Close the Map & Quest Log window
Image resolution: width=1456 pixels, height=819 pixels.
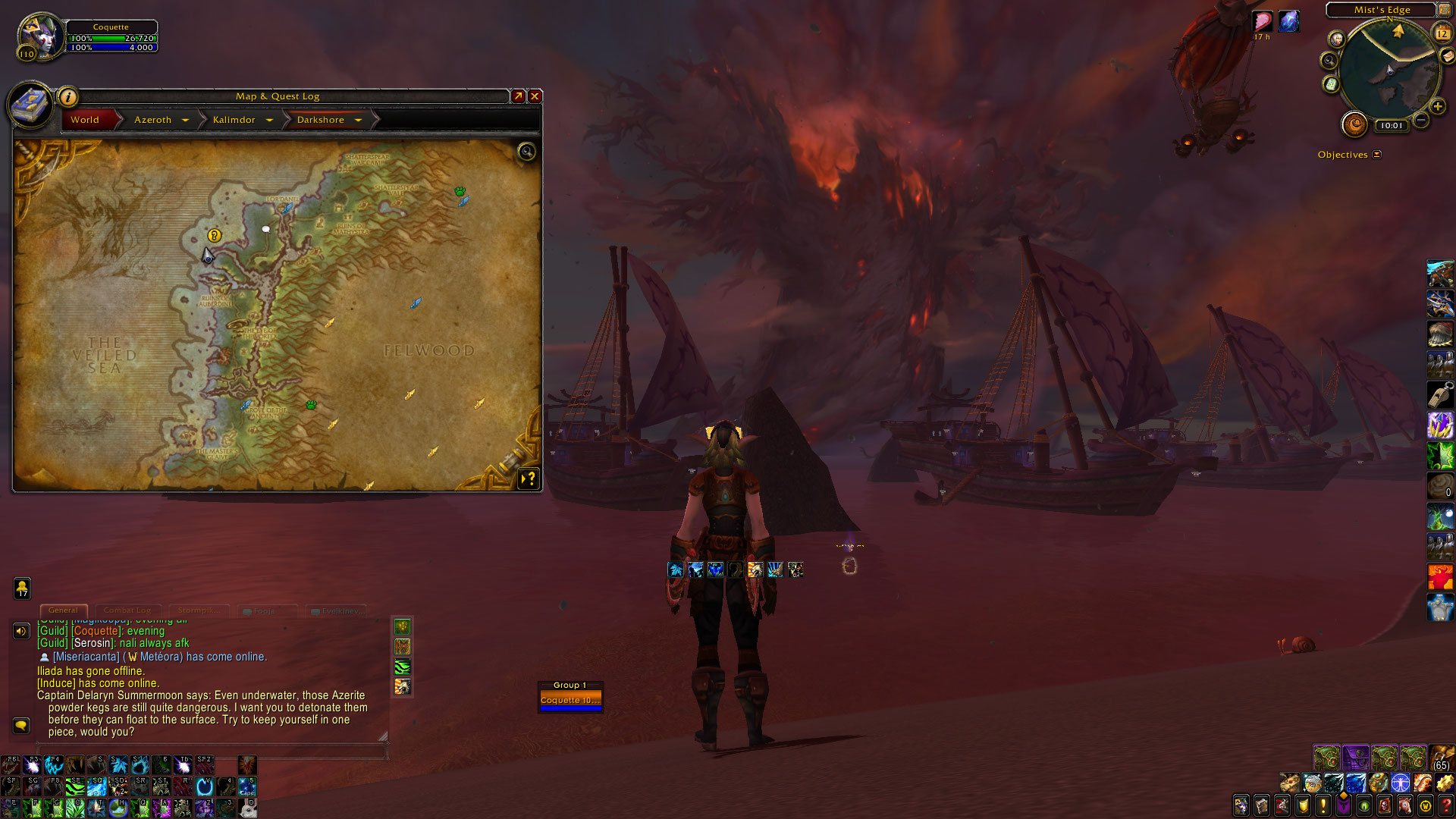point(535,96)
